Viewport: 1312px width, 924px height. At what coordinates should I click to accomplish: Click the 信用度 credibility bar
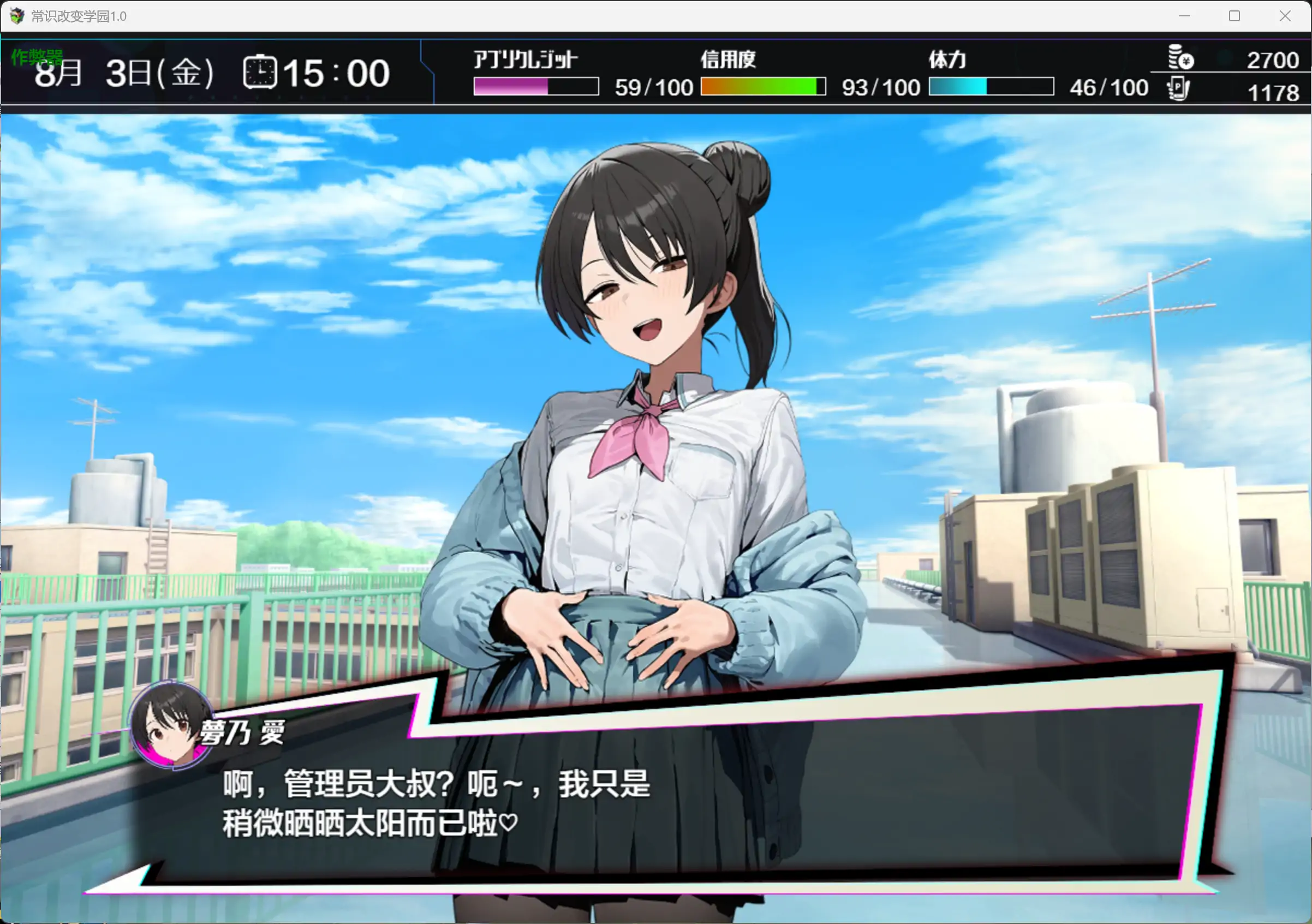coord(763,87)
